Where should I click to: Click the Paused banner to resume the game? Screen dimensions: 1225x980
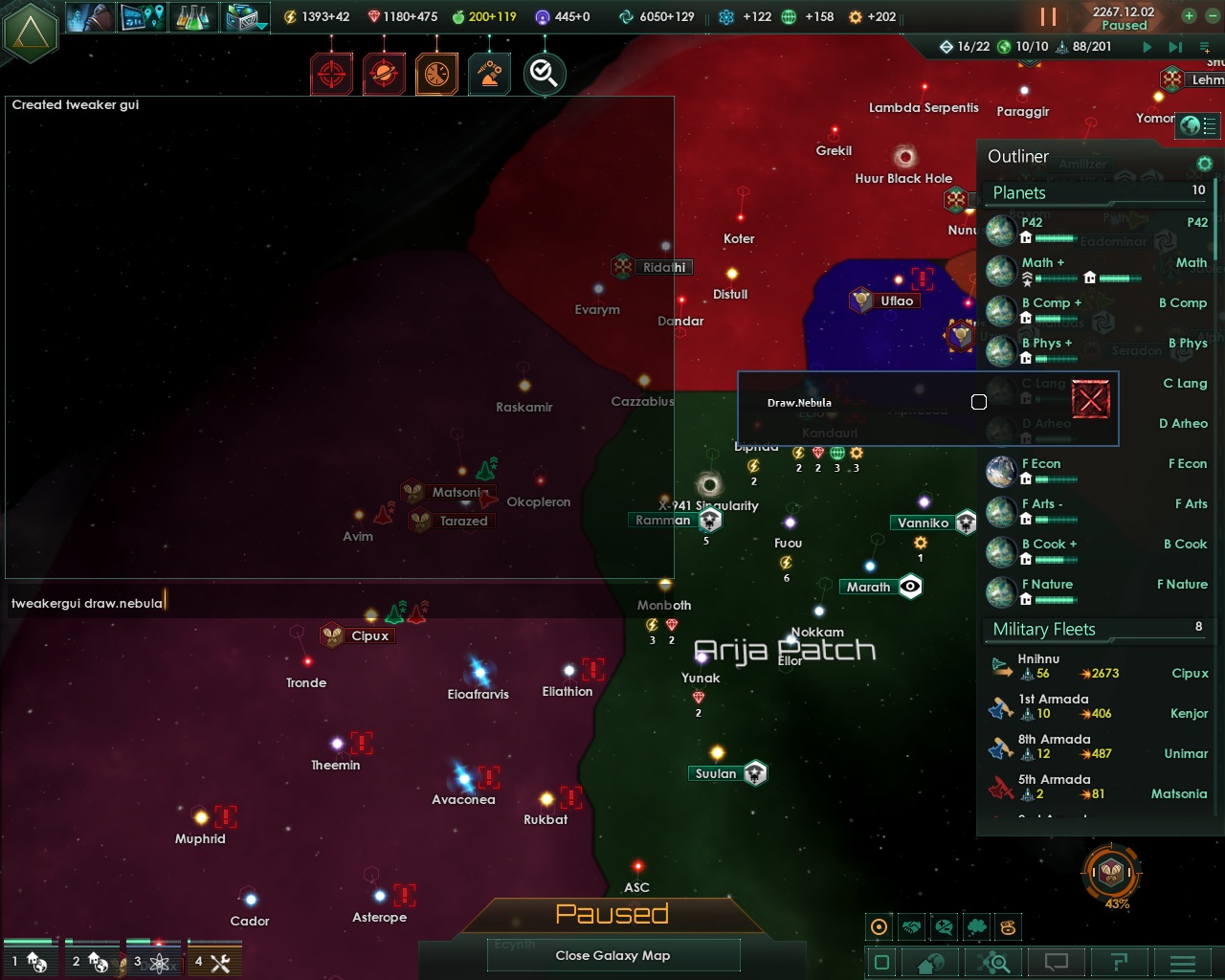coord(612,915)
